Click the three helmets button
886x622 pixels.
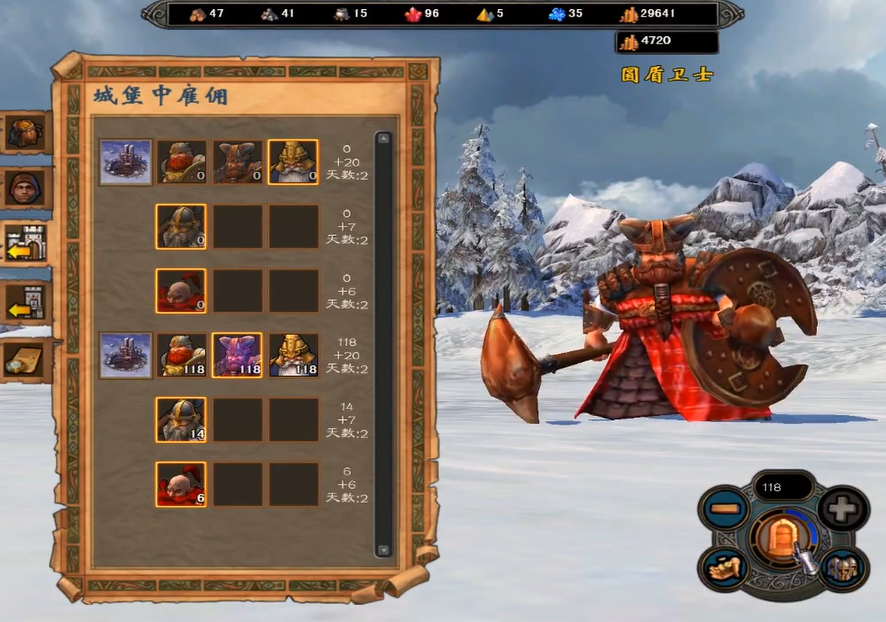coord(841,568)
